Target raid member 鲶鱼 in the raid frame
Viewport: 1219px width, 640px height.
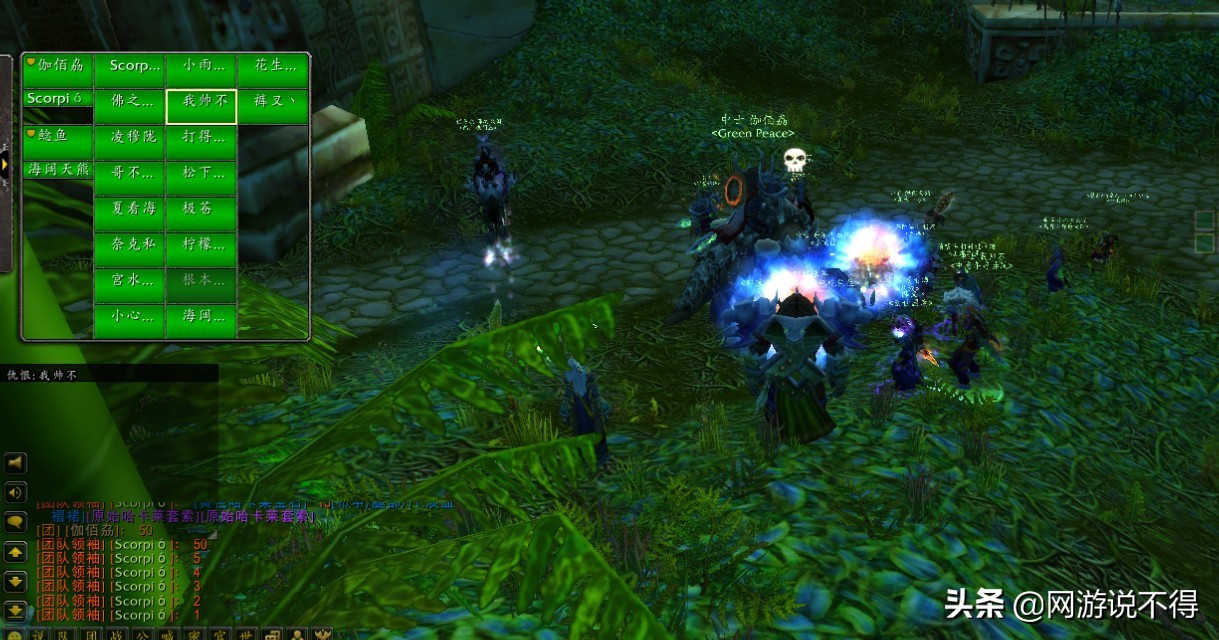pos(58,134)
